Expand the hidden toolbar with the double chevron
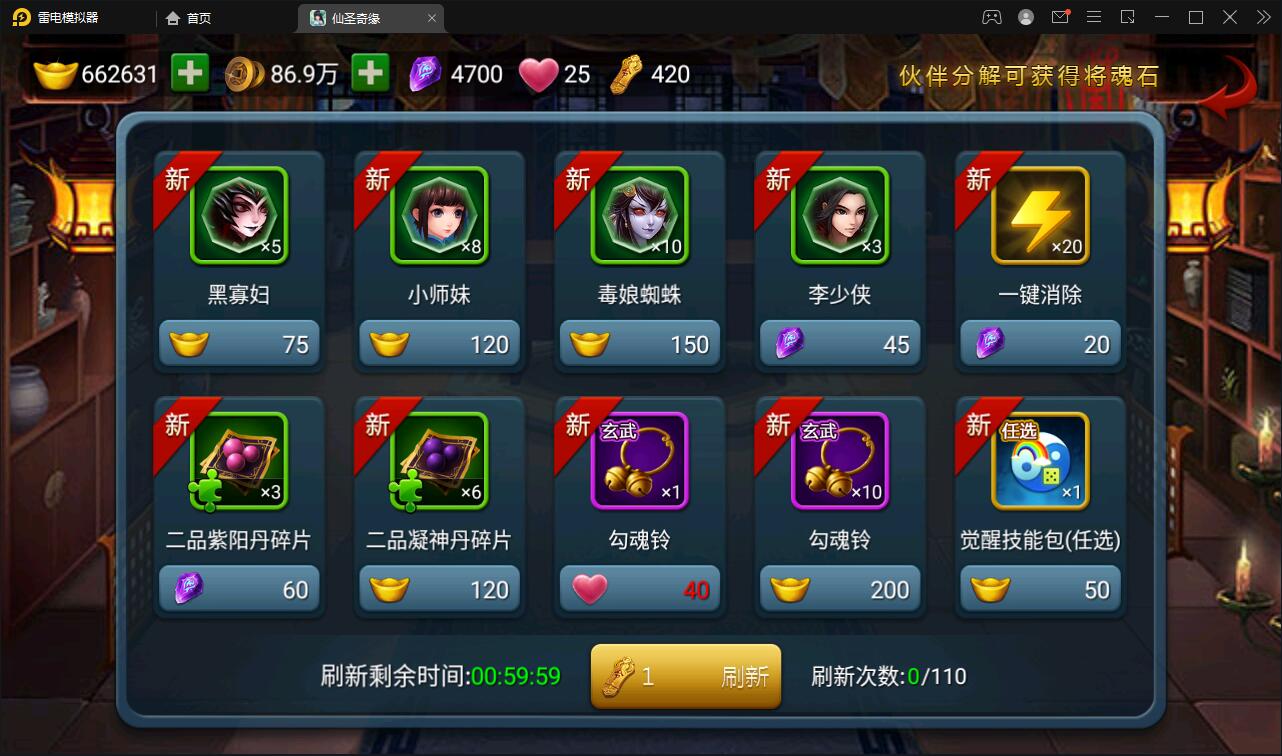 (x=1262, y=17)
